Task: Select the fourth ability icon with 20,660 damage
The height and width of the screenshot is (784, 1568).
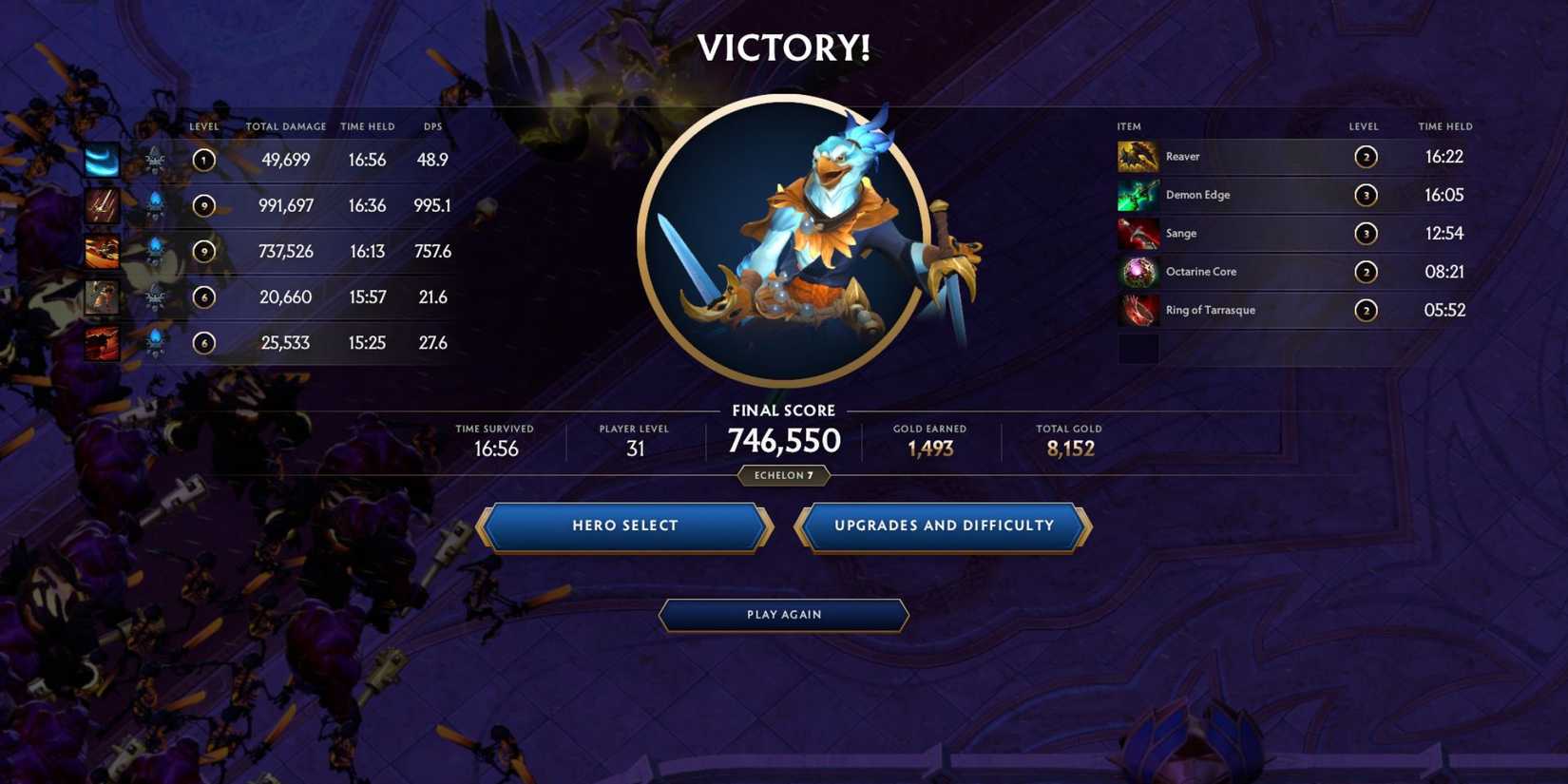Action: 102,296
